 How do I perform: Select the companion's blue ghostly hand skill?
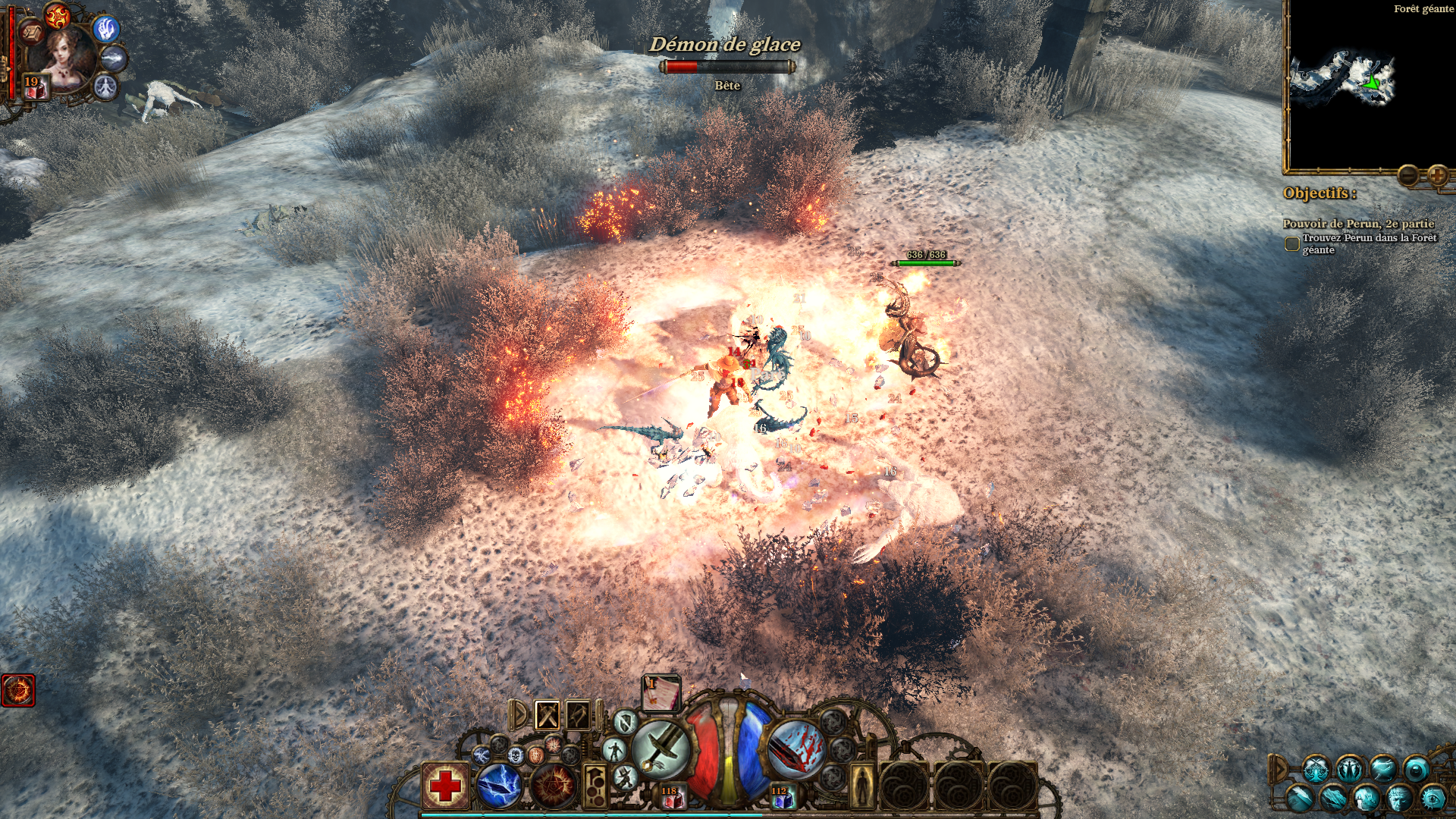pyautogui.click(x=107, y=29)
